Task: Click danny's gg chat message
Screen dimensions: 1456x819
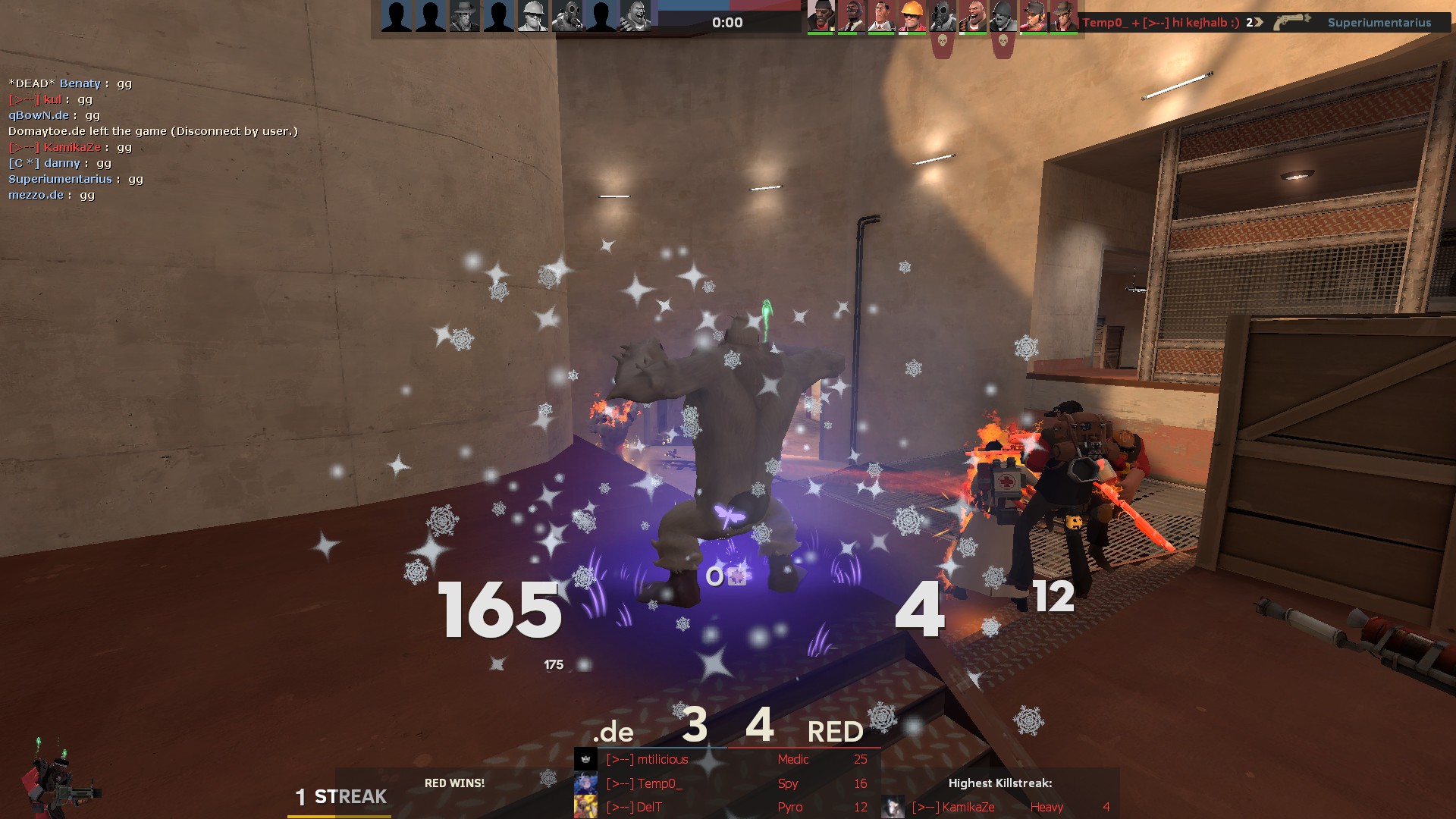Action: coord(61,163)
